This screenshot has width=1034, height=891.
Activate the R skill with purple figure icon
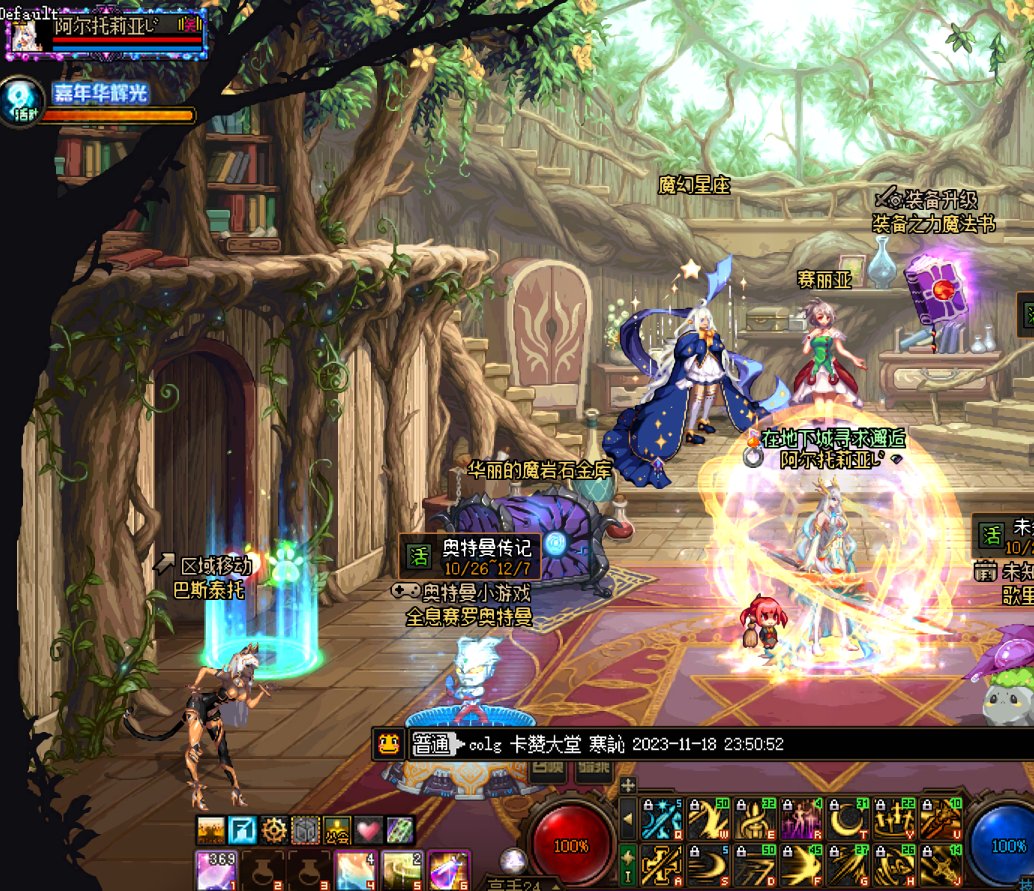pos(801,819)
